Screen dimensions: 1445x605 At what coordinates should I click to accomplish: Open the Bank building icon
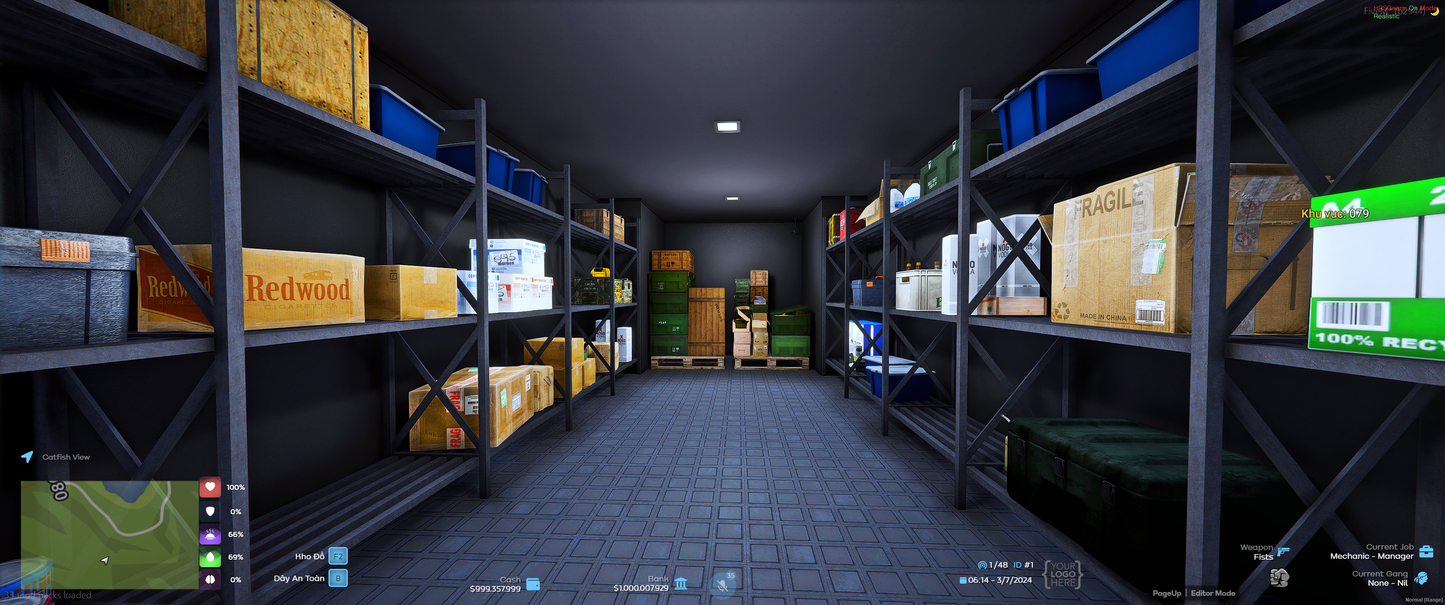point(681,583)
